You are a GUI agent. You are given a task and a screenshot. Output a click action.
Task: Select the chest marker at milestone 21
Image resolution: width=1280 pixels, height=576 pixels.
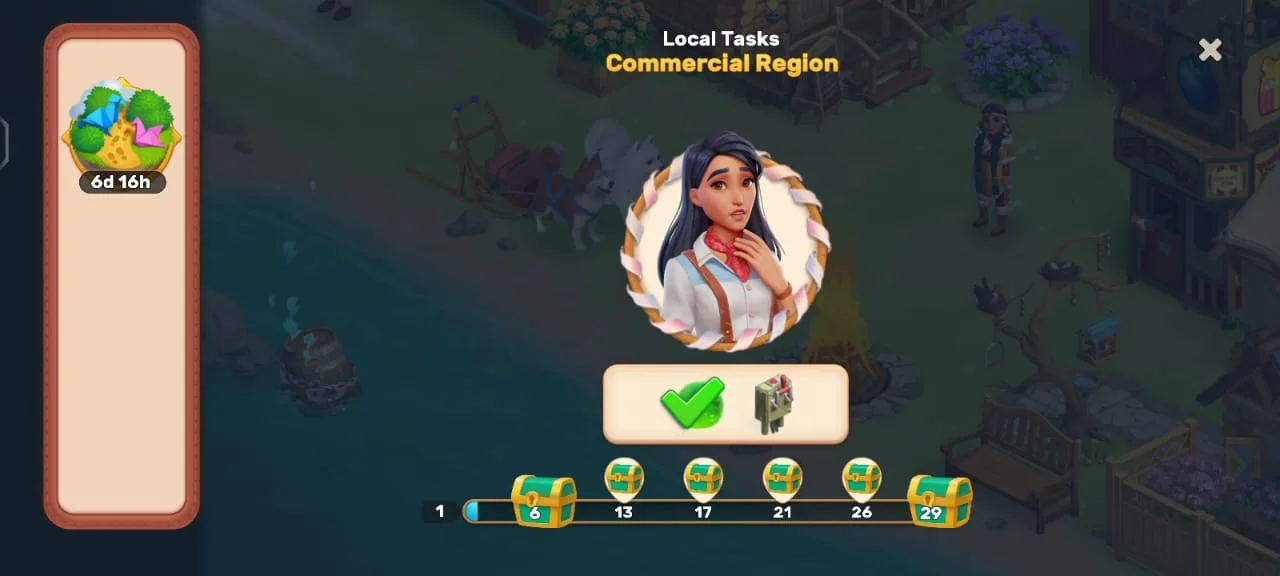tap(782, 480)
